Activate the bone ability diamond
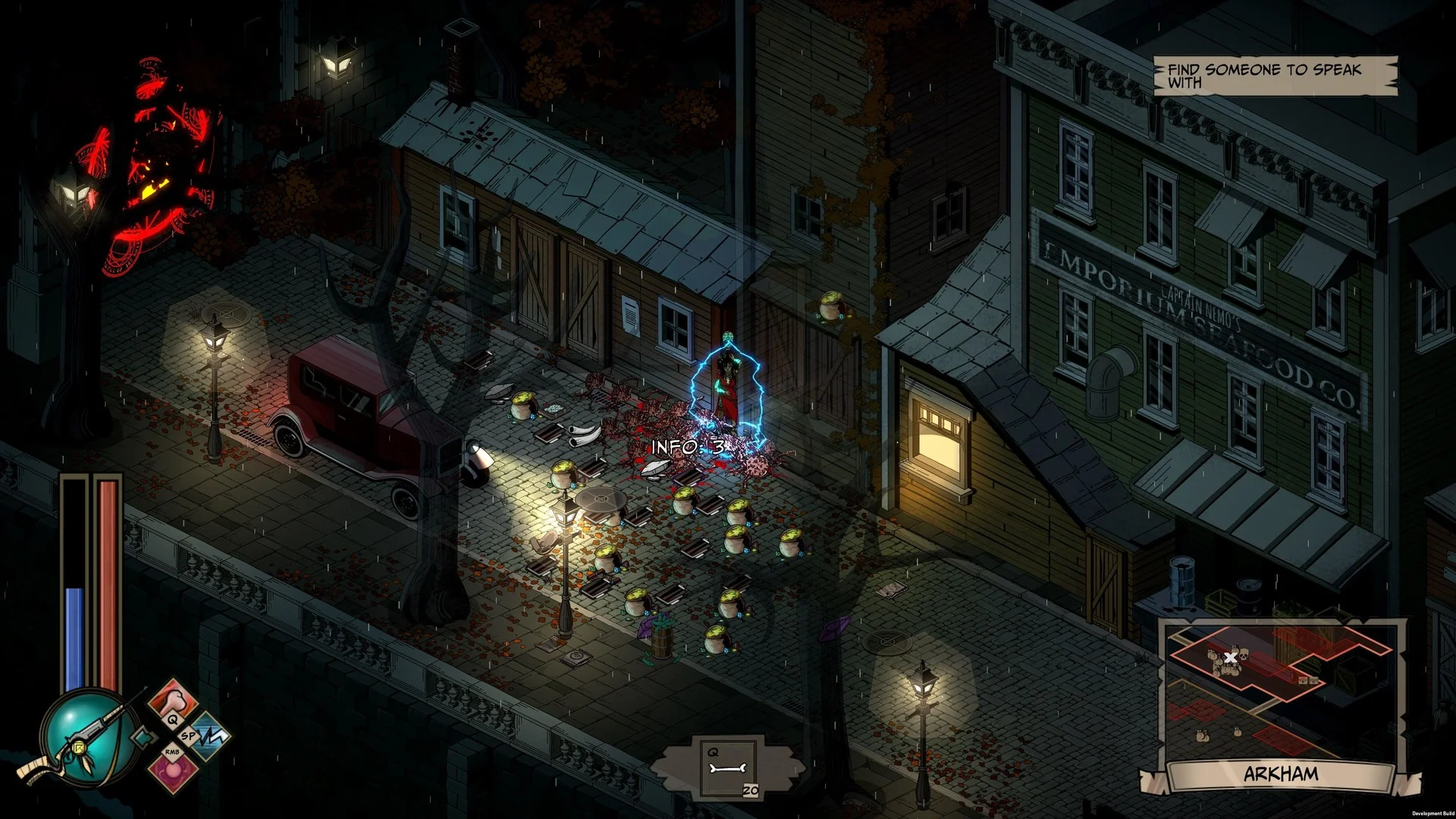Image resolution: width=1456 pixels, height=819 pixels. [174, 701]
